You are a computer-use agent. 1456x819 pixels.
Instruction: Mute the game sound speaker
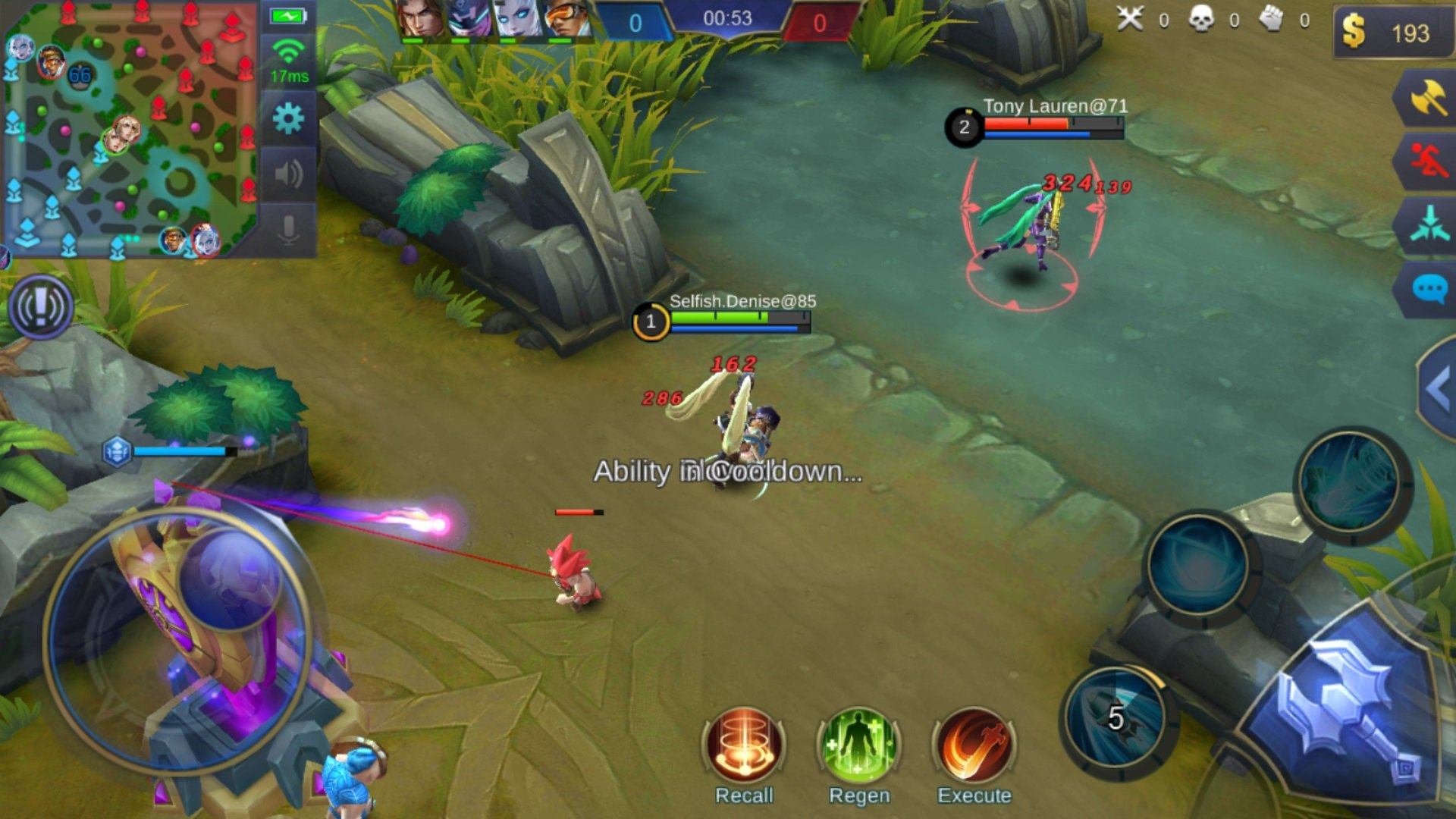coord(288,176)
